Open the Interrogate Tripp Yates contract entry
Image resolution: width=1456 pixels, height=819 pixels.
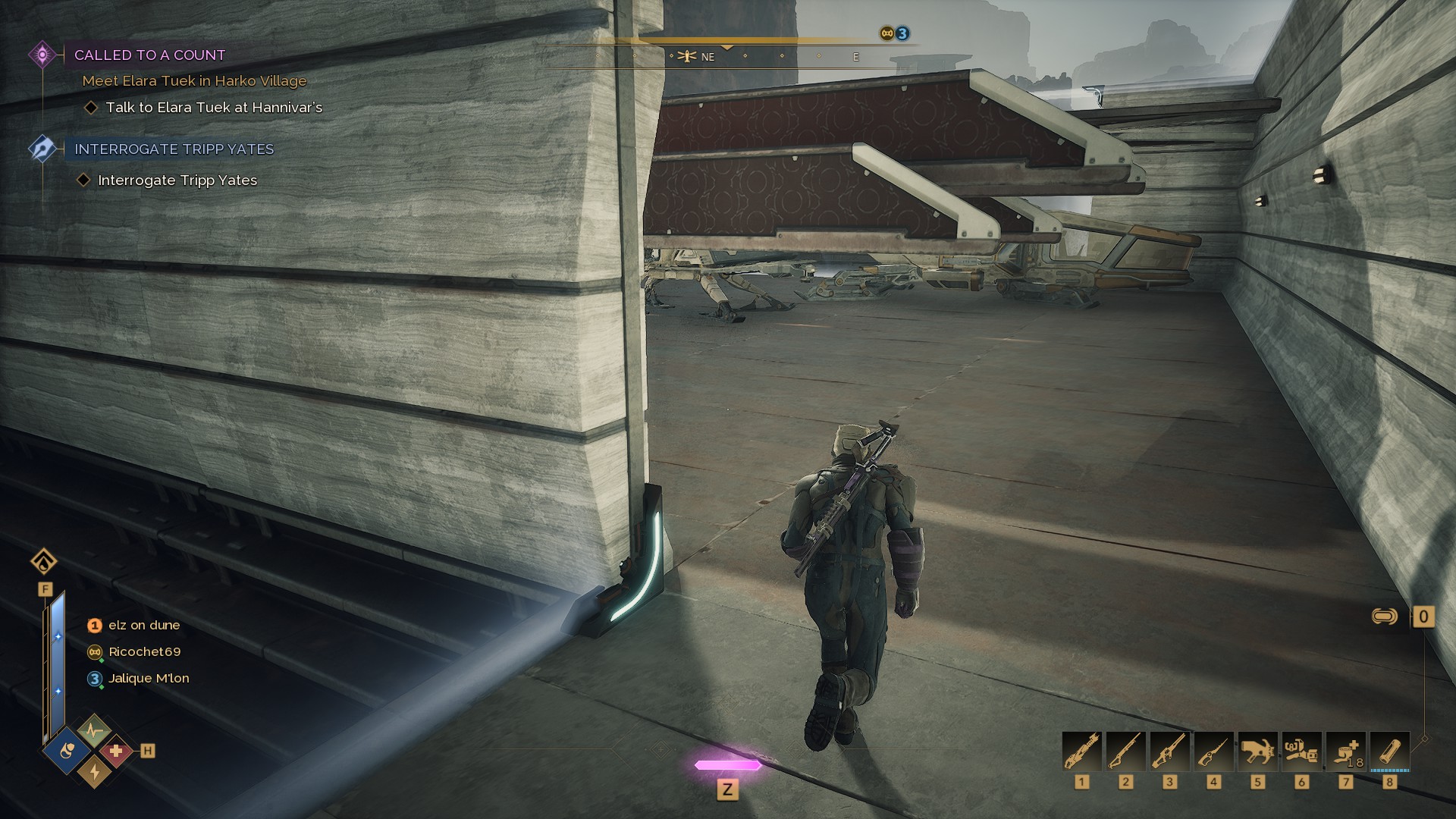click(x=174, y=149)
